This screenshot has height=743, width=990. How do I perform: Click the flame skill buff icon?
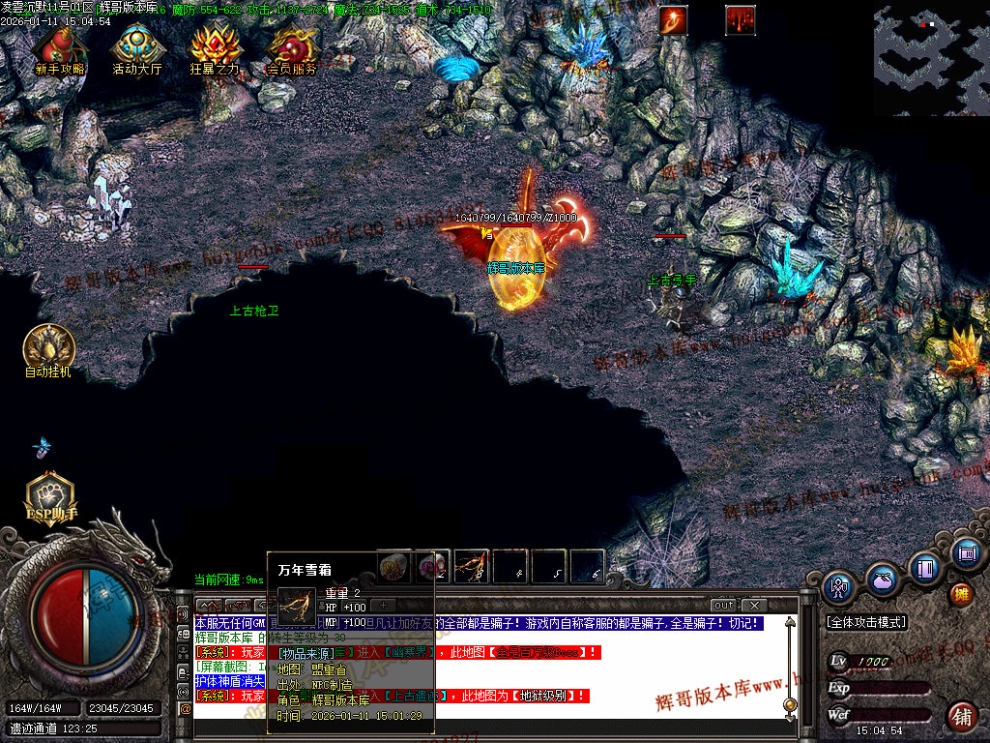coord(673,20)
